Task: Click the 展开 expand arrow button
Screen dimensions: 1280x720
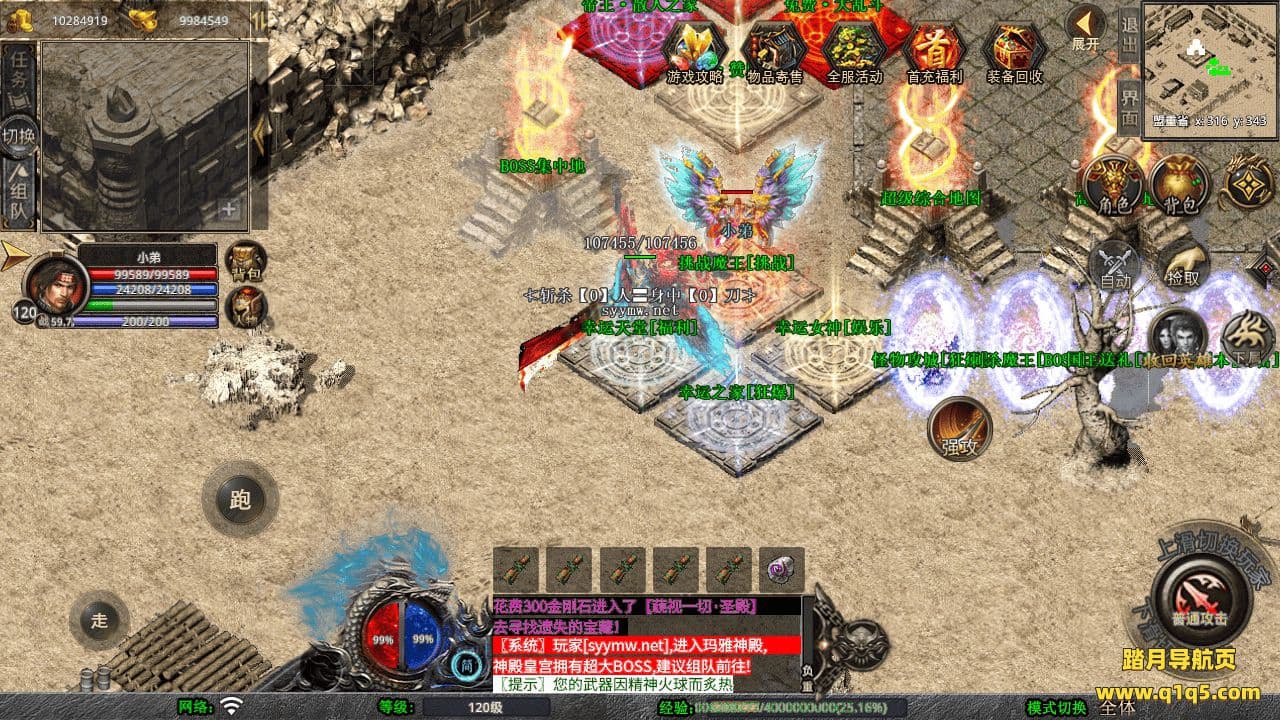Action: pyautogui.click(x=1085, y=27)
